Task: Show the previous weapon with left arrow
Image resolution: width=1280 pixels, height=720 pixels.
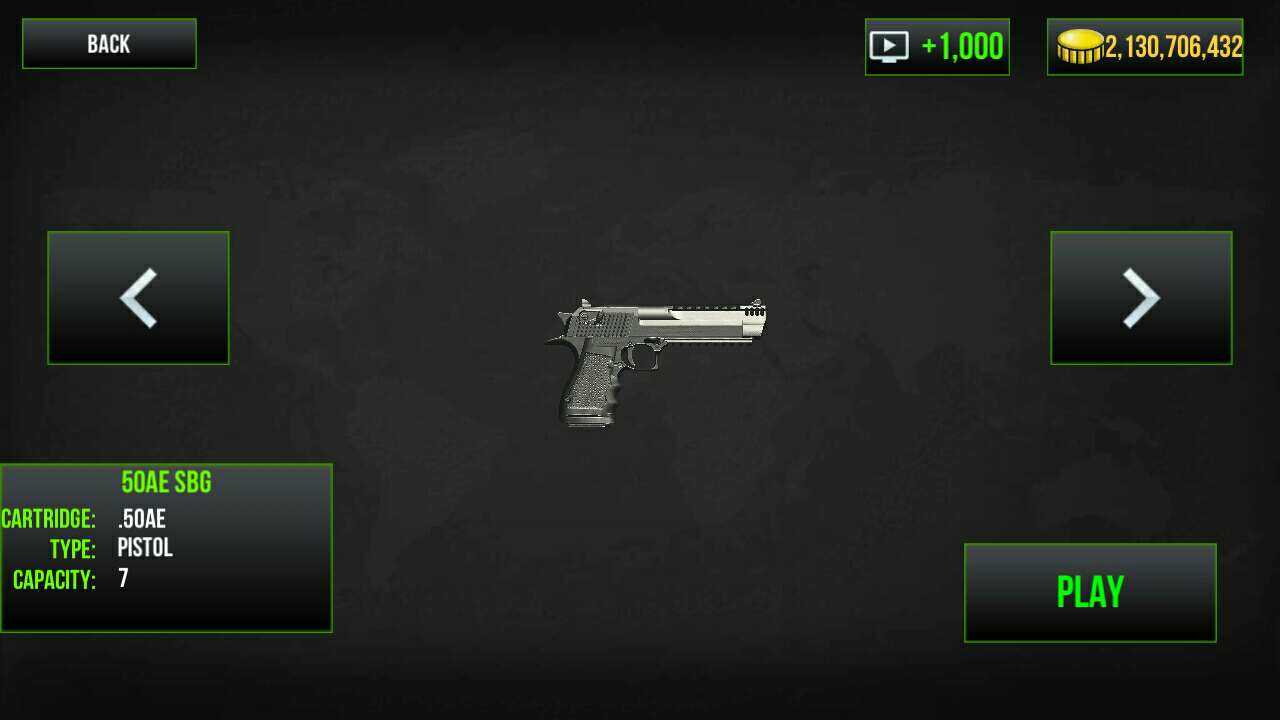Action: tap(138, 298)
